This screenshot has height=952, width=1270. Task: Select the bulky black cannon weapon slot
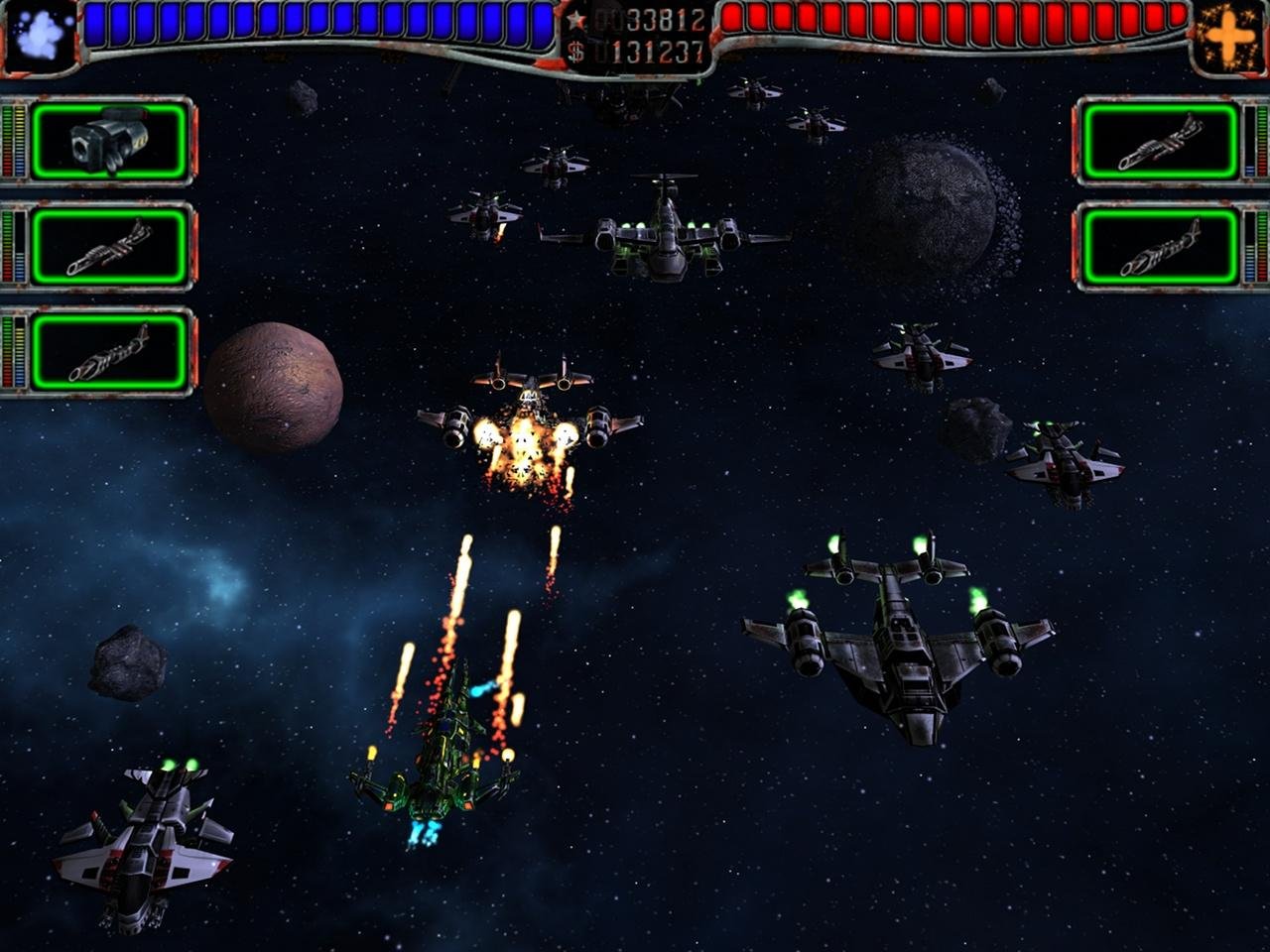[x=109, y=142]
